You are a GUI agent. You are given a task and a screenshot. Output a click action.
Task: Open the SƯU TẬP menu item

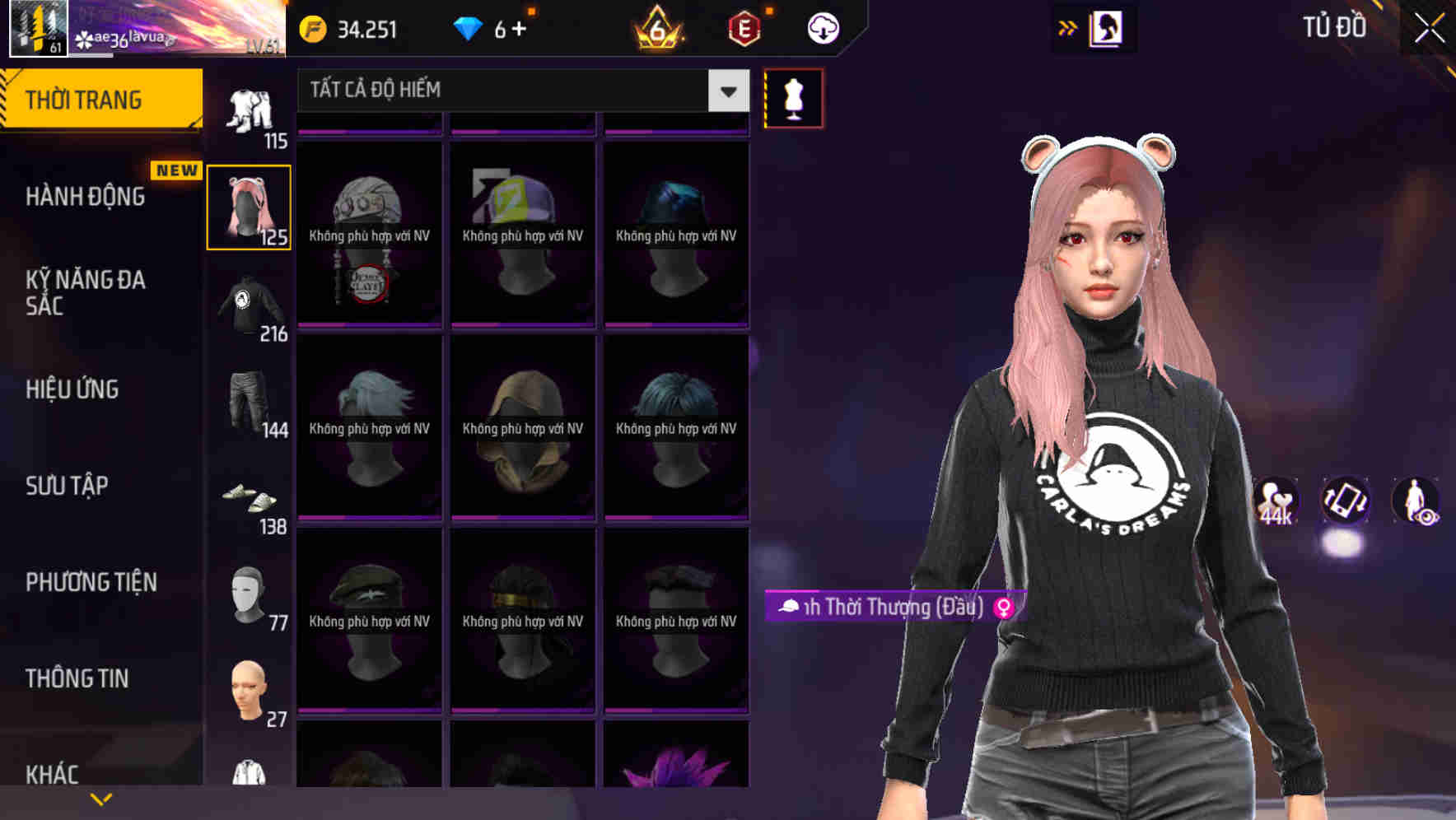(66, 486)
